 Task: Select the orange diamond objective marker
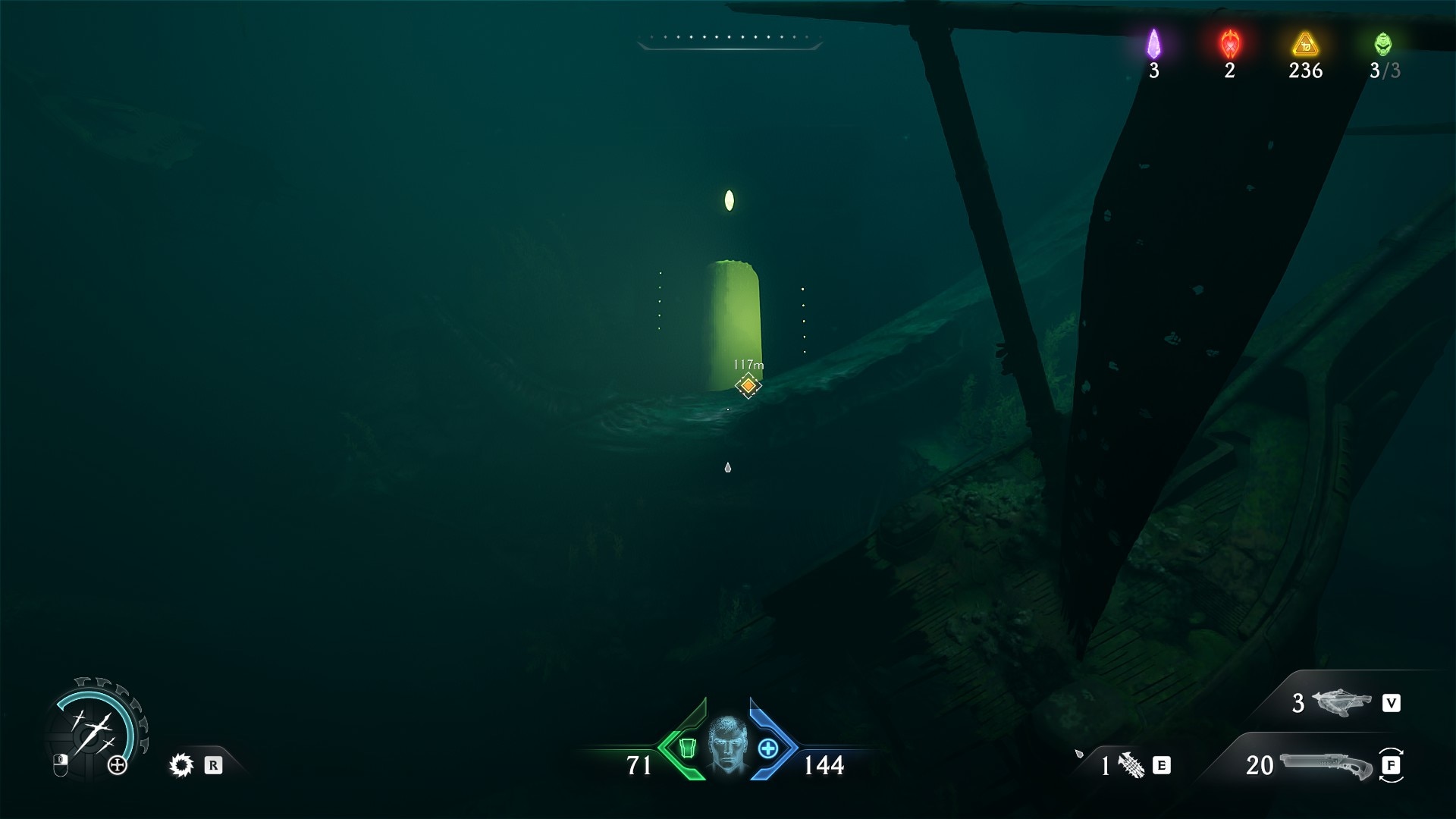coord(748,385)
